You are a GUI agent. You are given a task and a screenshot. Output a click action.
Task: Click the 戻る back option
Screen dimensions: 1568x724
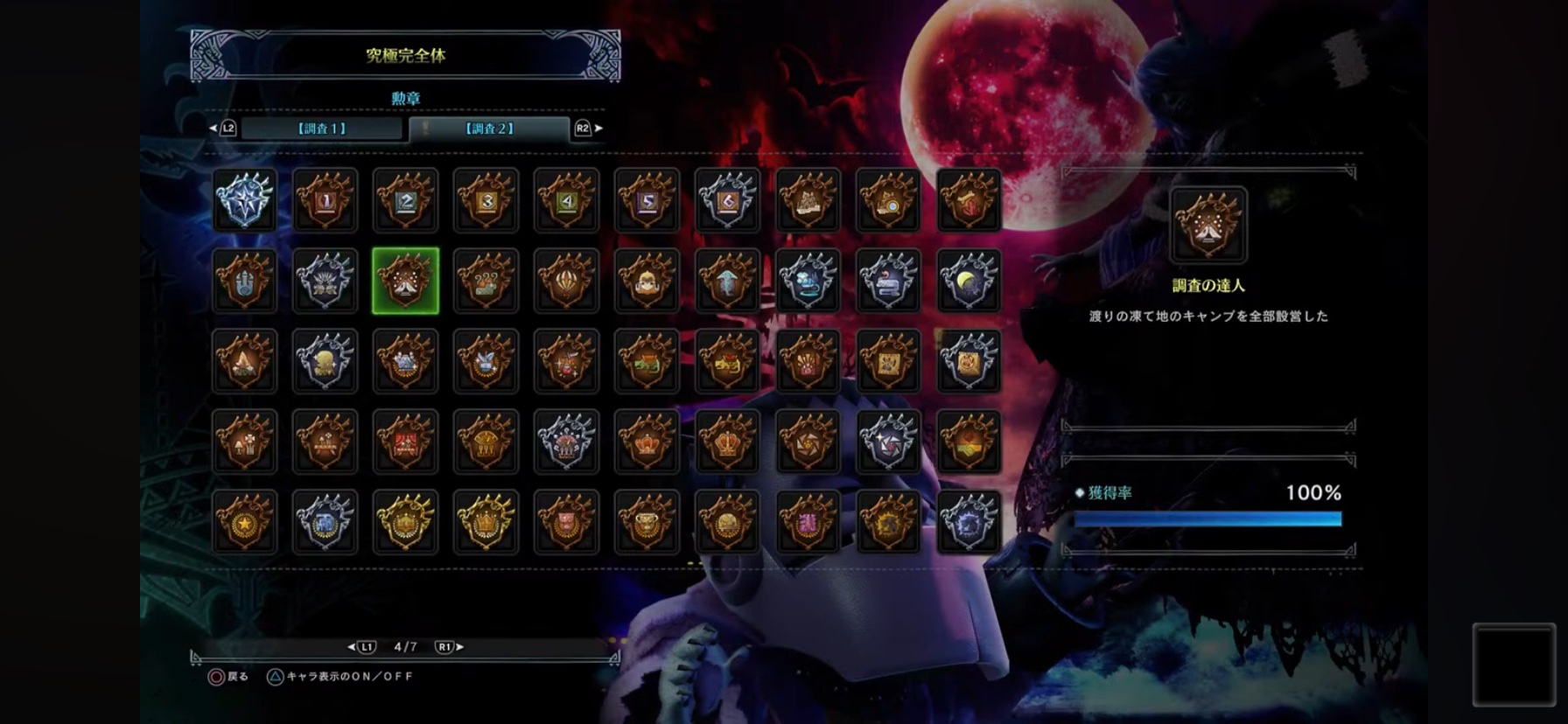coord(228,677)
